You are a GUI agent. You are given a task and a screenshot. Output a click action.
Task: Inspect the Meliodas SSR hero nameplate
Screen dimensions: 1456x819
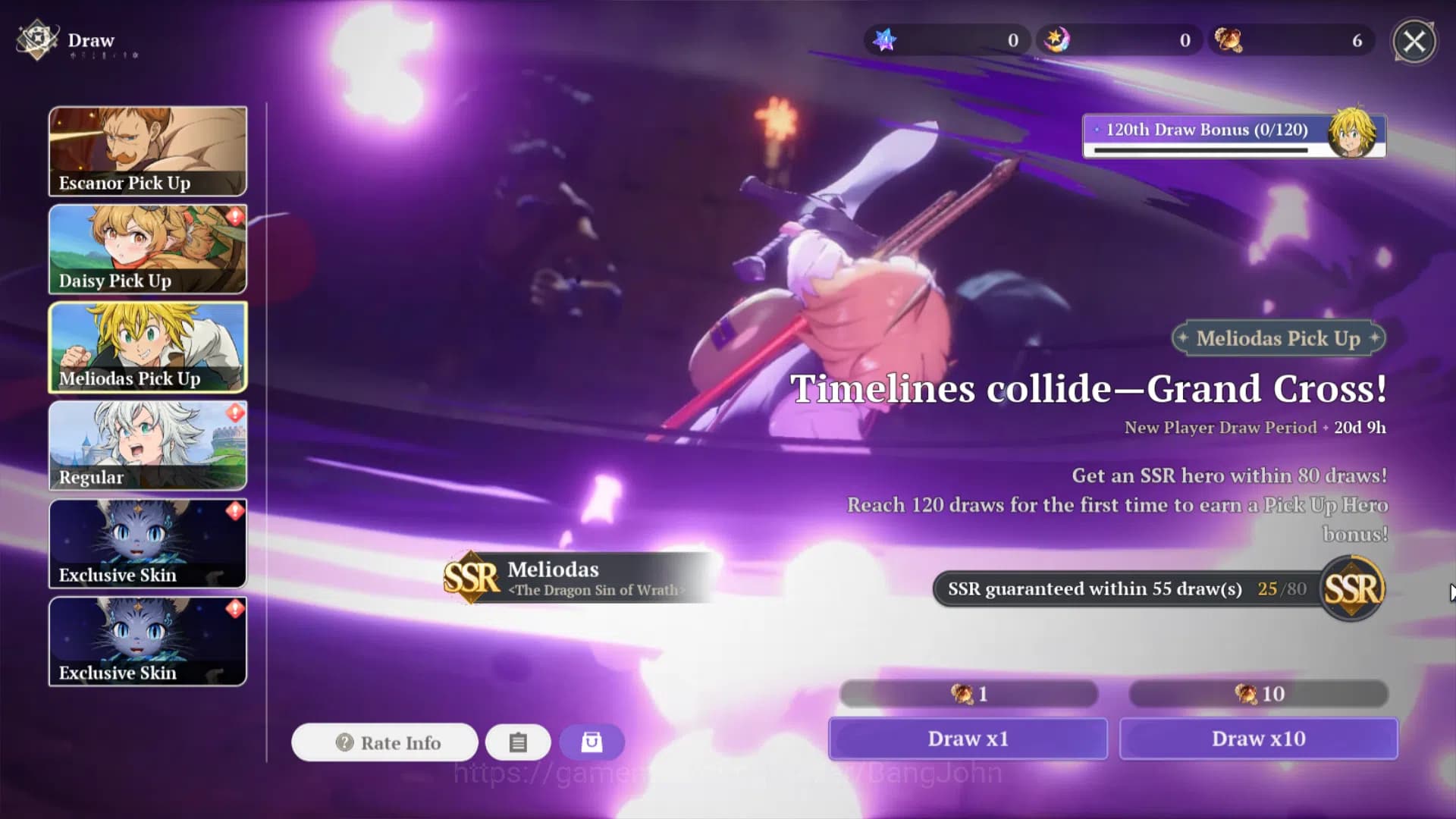(x=576, y=578)
